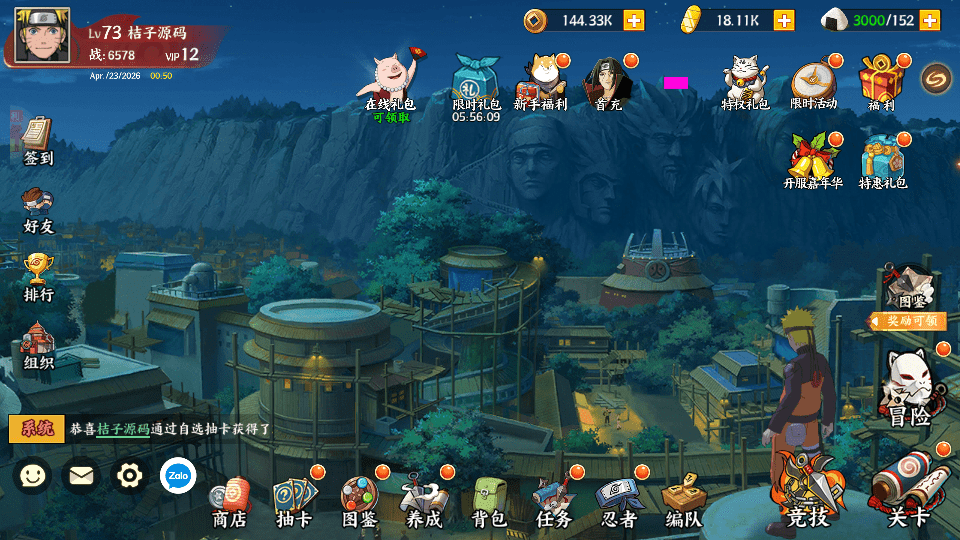Open the 商店 shop
The image size is (960, 540).
pyautogui.click(x=230, y=502)
